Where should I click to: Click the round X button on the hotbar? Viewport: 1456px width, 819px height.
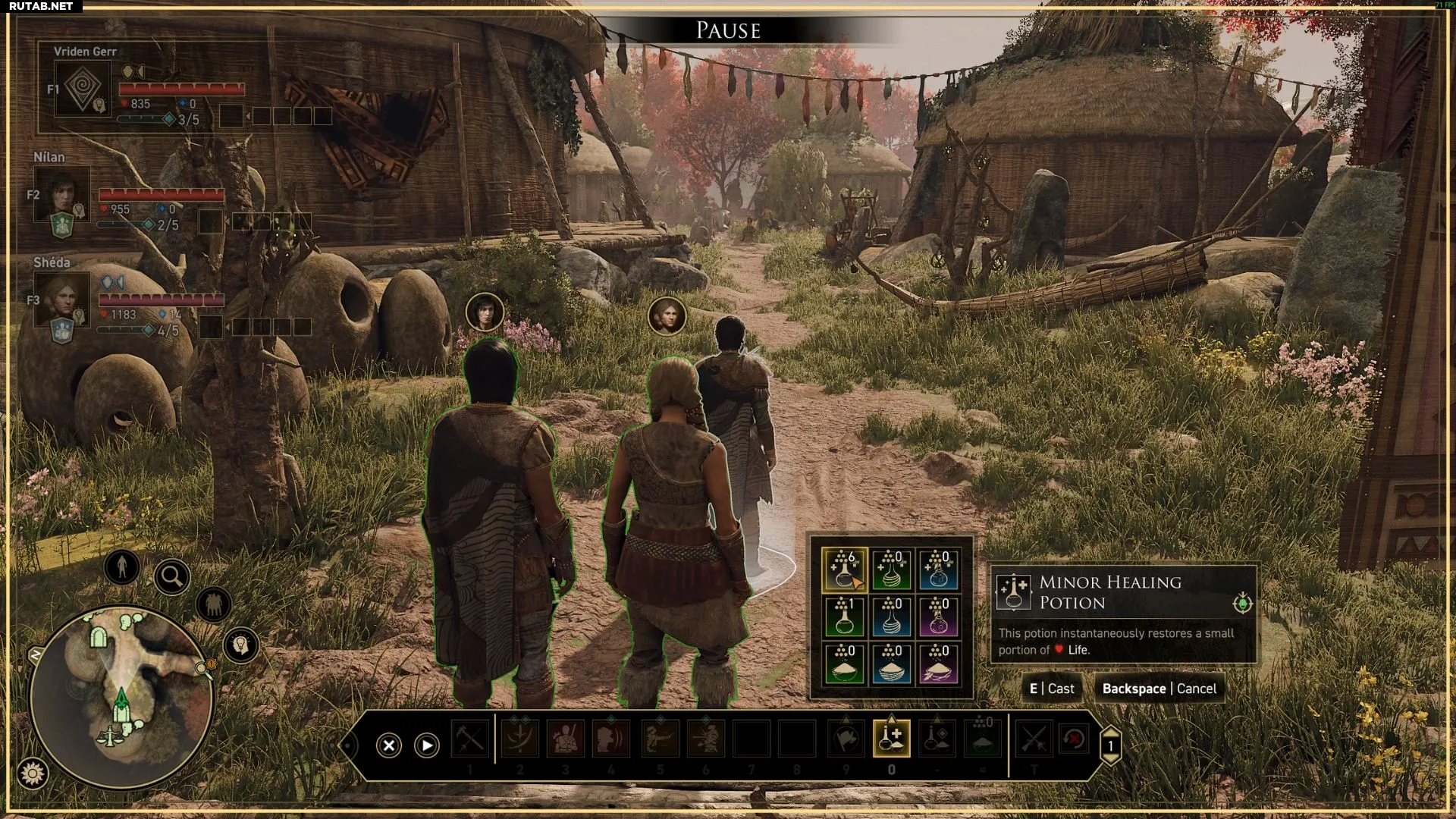pyautogui.click(x=389, y=745)
